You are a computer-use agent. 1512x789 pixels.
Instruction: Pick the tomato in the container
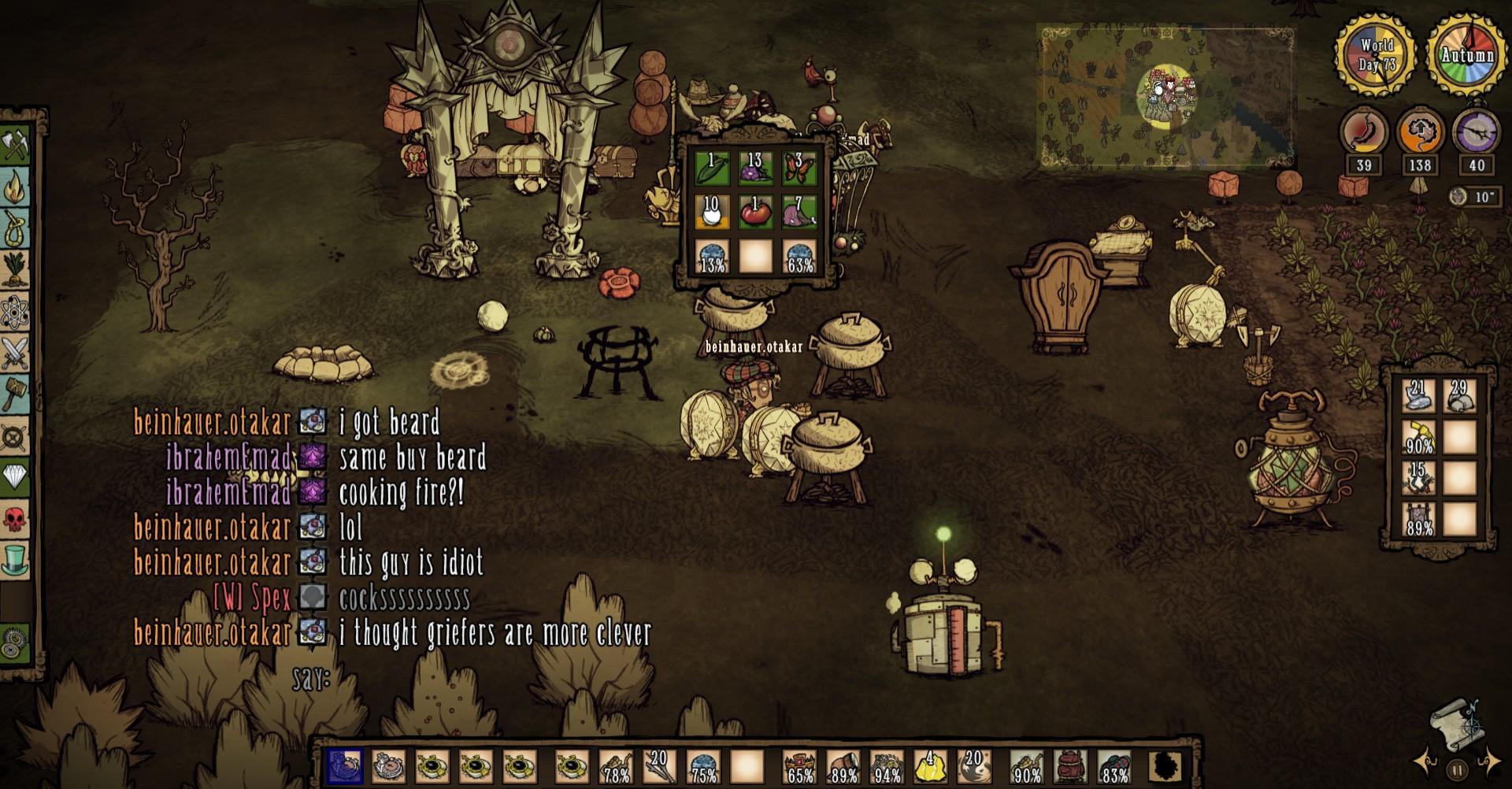pos(754,213)
